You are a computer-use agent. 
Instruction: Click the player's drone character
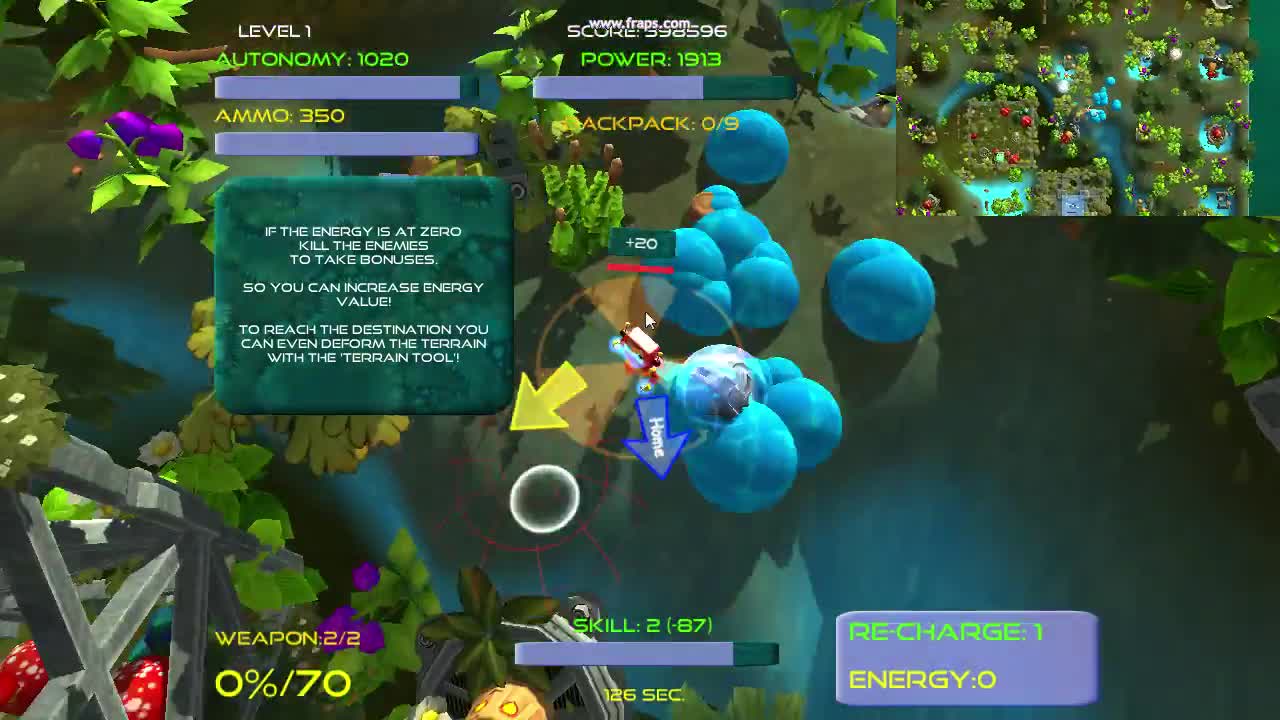click(x=640, y=350)
